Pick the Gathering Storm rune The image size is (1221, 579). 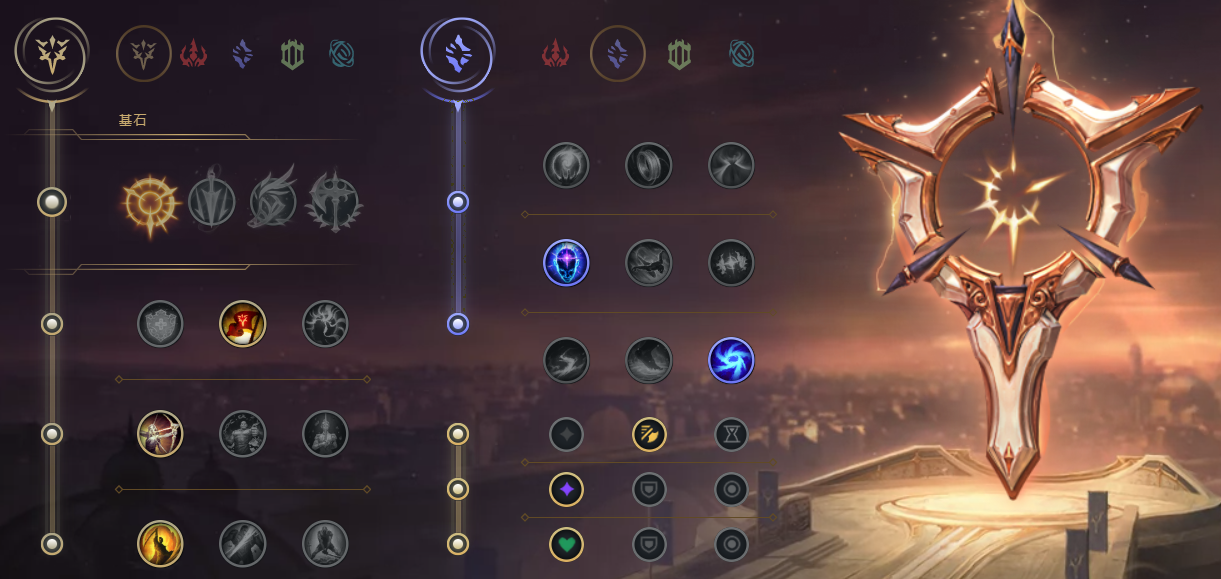(x=731, y=361)
